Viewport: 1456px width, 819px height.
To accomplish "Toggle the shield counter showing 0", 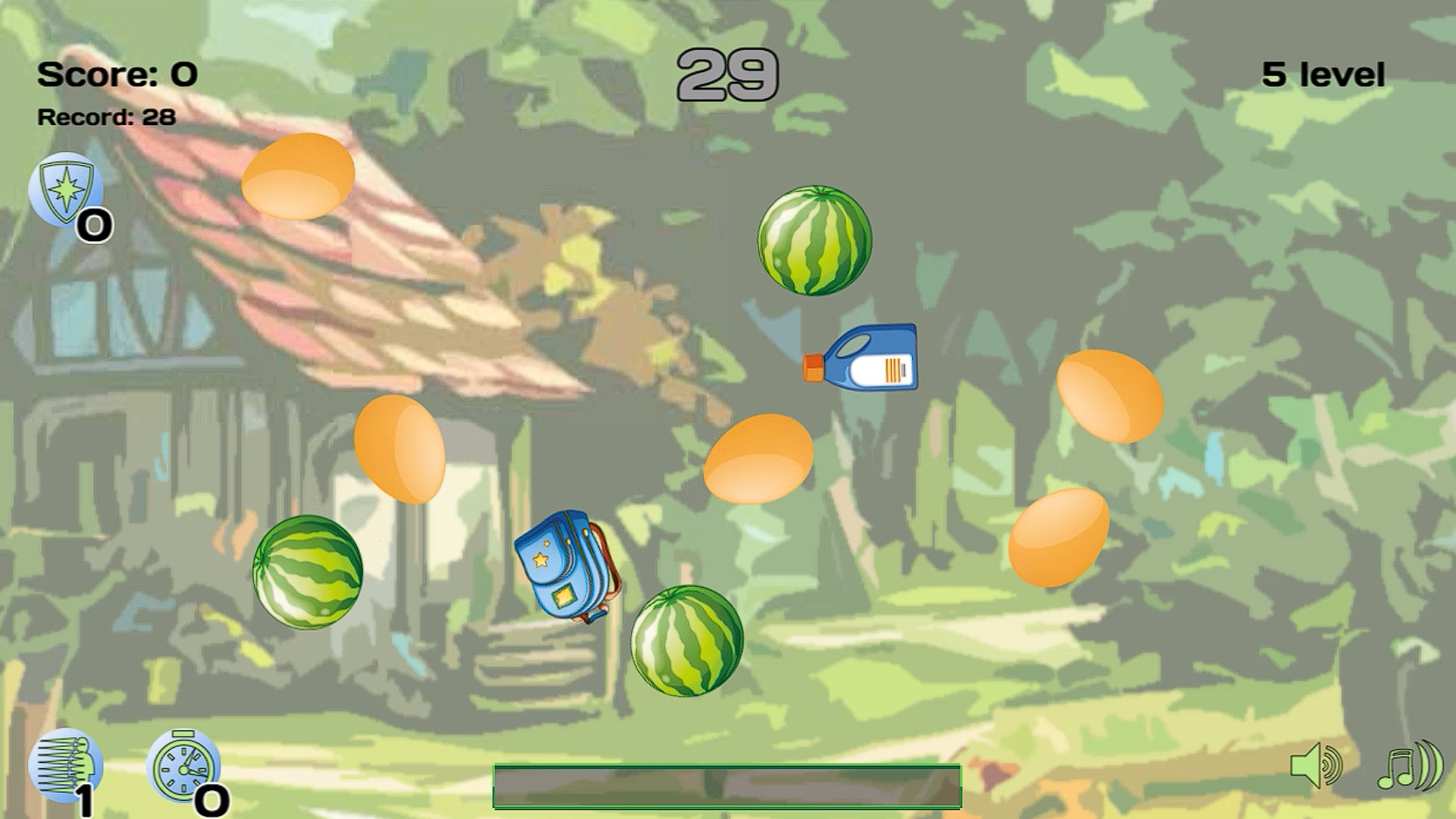I will click(x=93, y=224).
